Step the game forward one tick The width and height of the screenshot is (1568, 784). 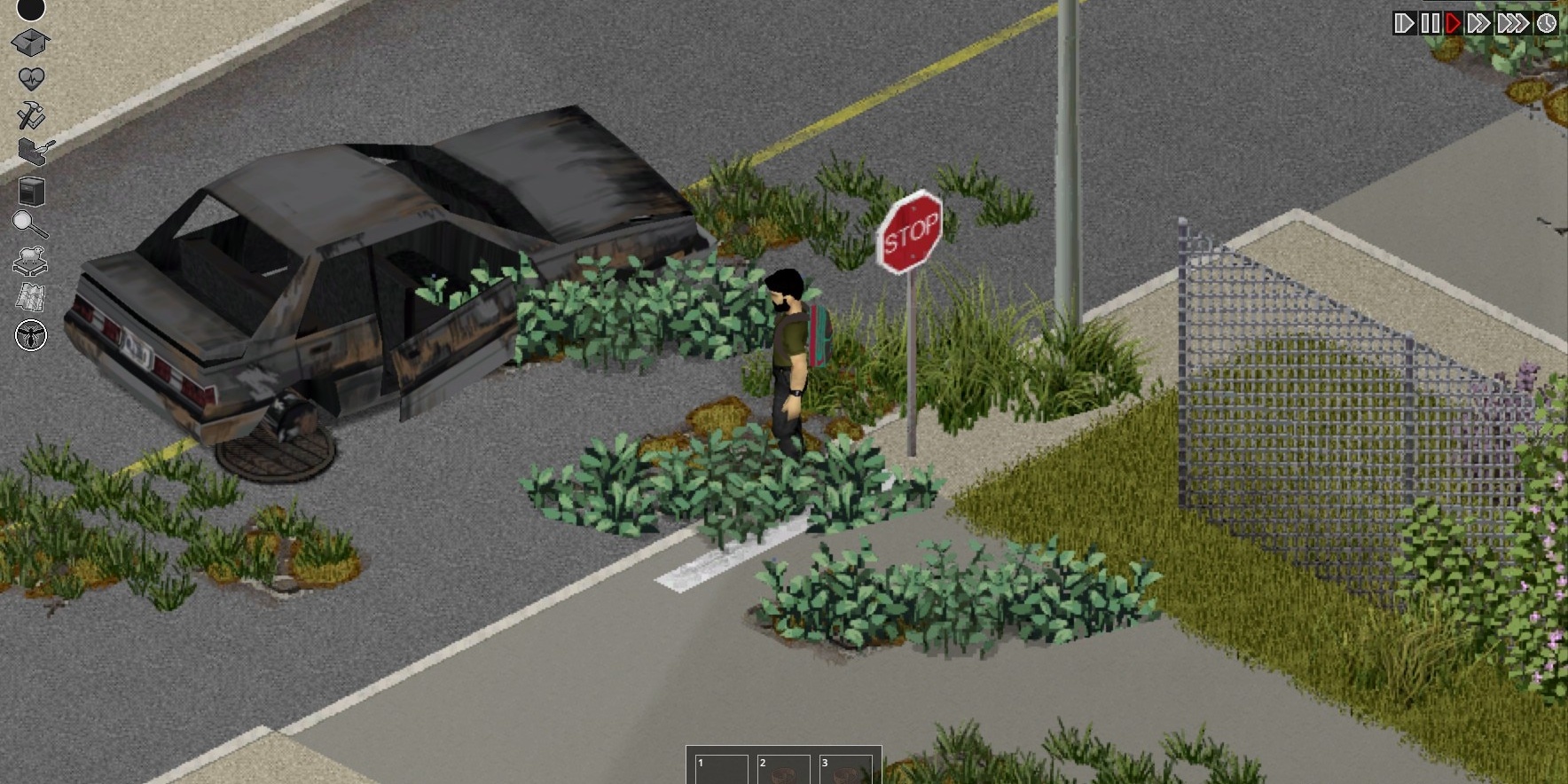coord(1405,23)
